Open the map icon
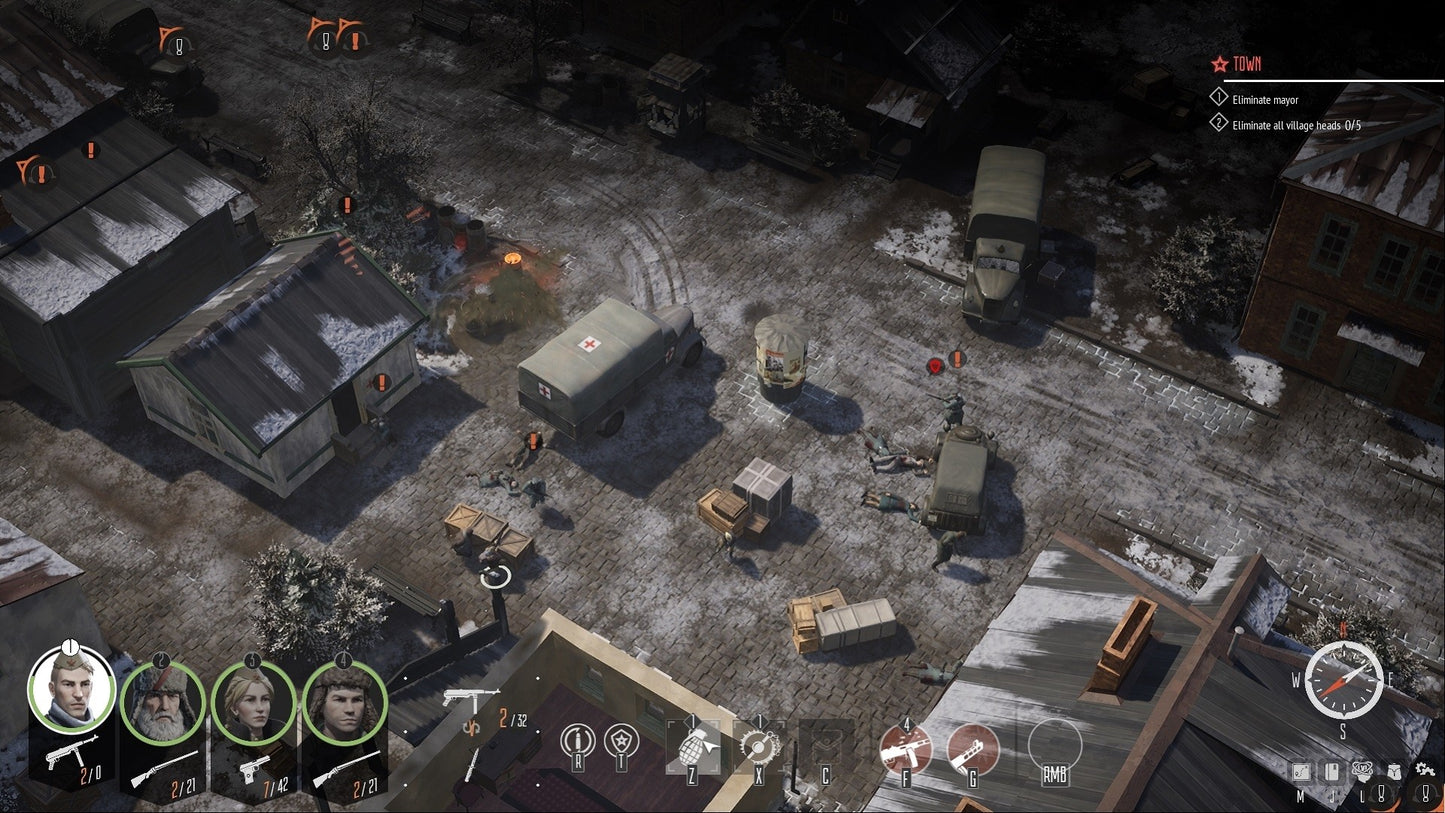The height and width of the screenshot is (813, 1445). [x=1300, y=771]
